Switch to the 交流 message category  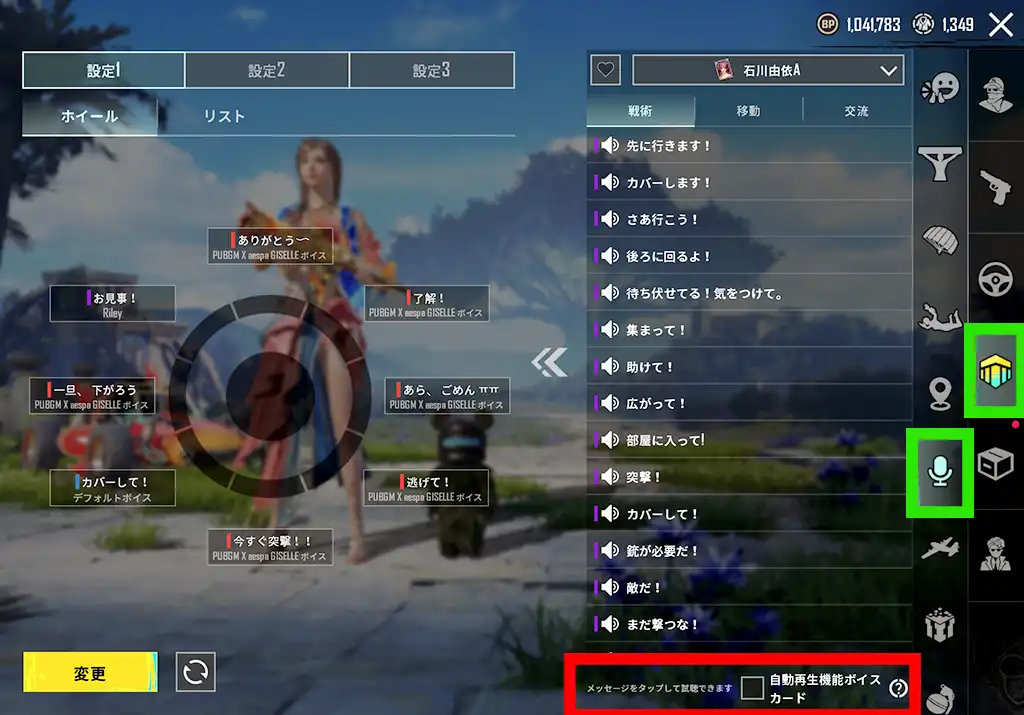click(856, 111)
